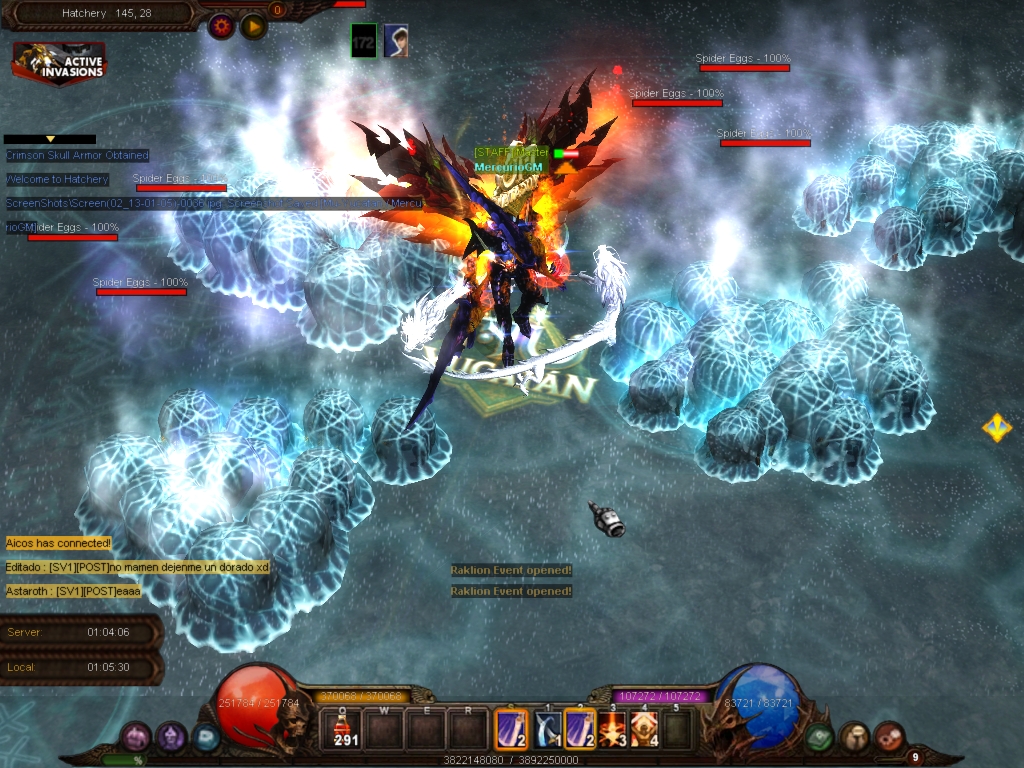Open the green round menu button
This screenshot has width=1024, height=768.
(820, 737)
